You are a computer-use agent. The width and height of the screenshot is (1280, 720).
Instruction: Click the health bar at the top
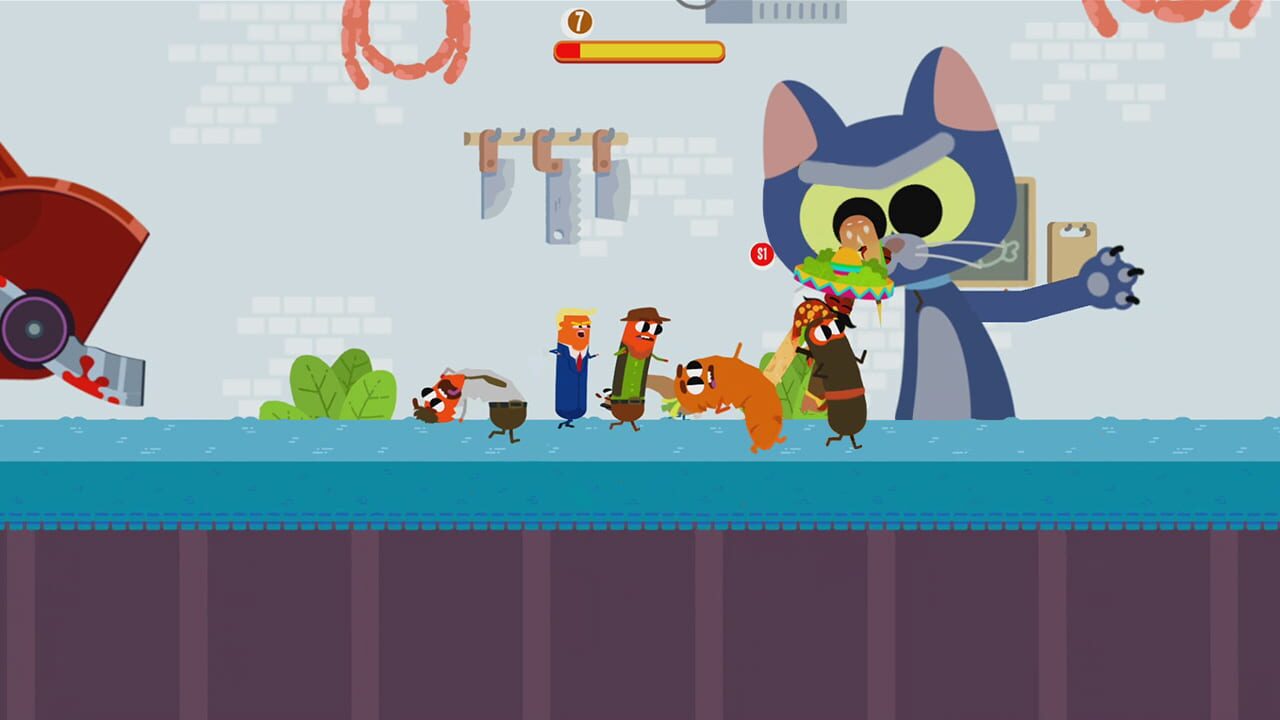(638, 48)
